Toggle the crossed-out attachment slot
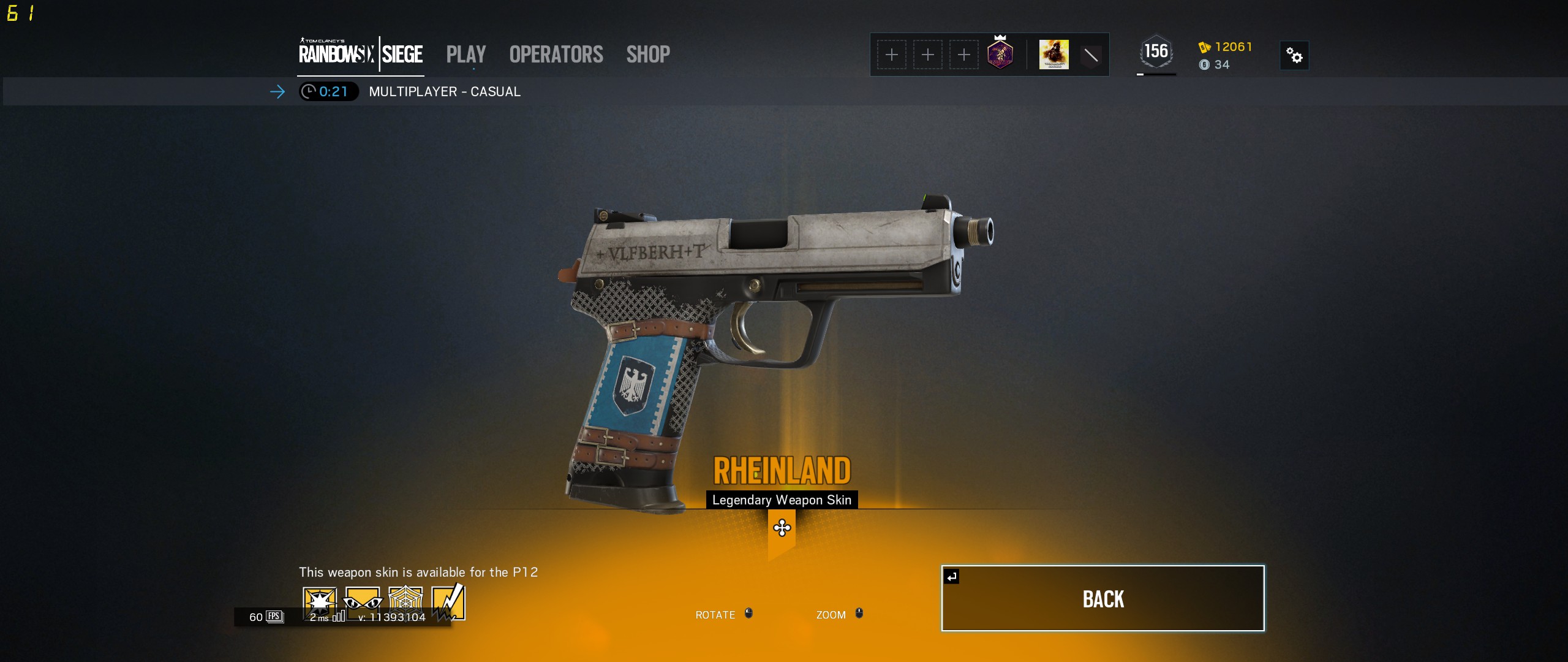The width and height of the screenshot is (1568, 662). click(x=1091, y=55)
